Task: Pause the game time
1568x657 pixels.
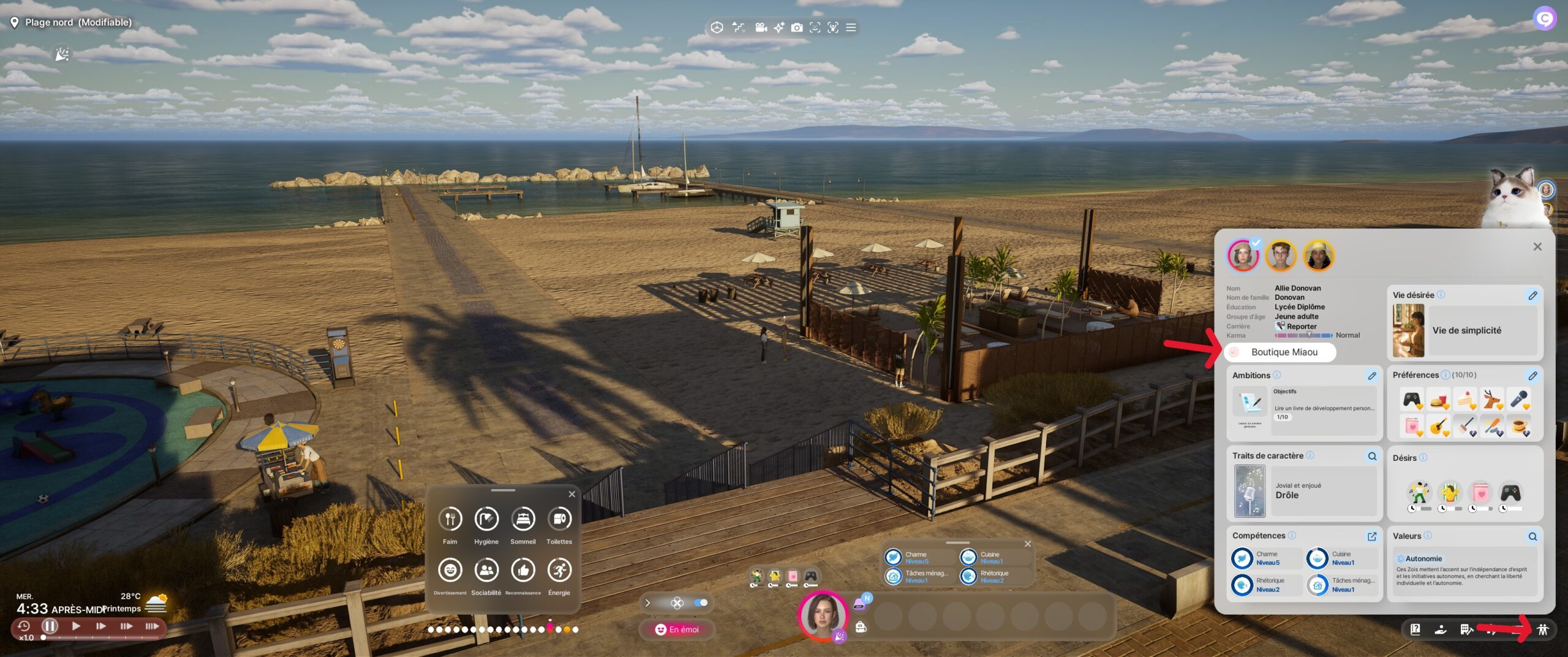Action: (50, 626)
